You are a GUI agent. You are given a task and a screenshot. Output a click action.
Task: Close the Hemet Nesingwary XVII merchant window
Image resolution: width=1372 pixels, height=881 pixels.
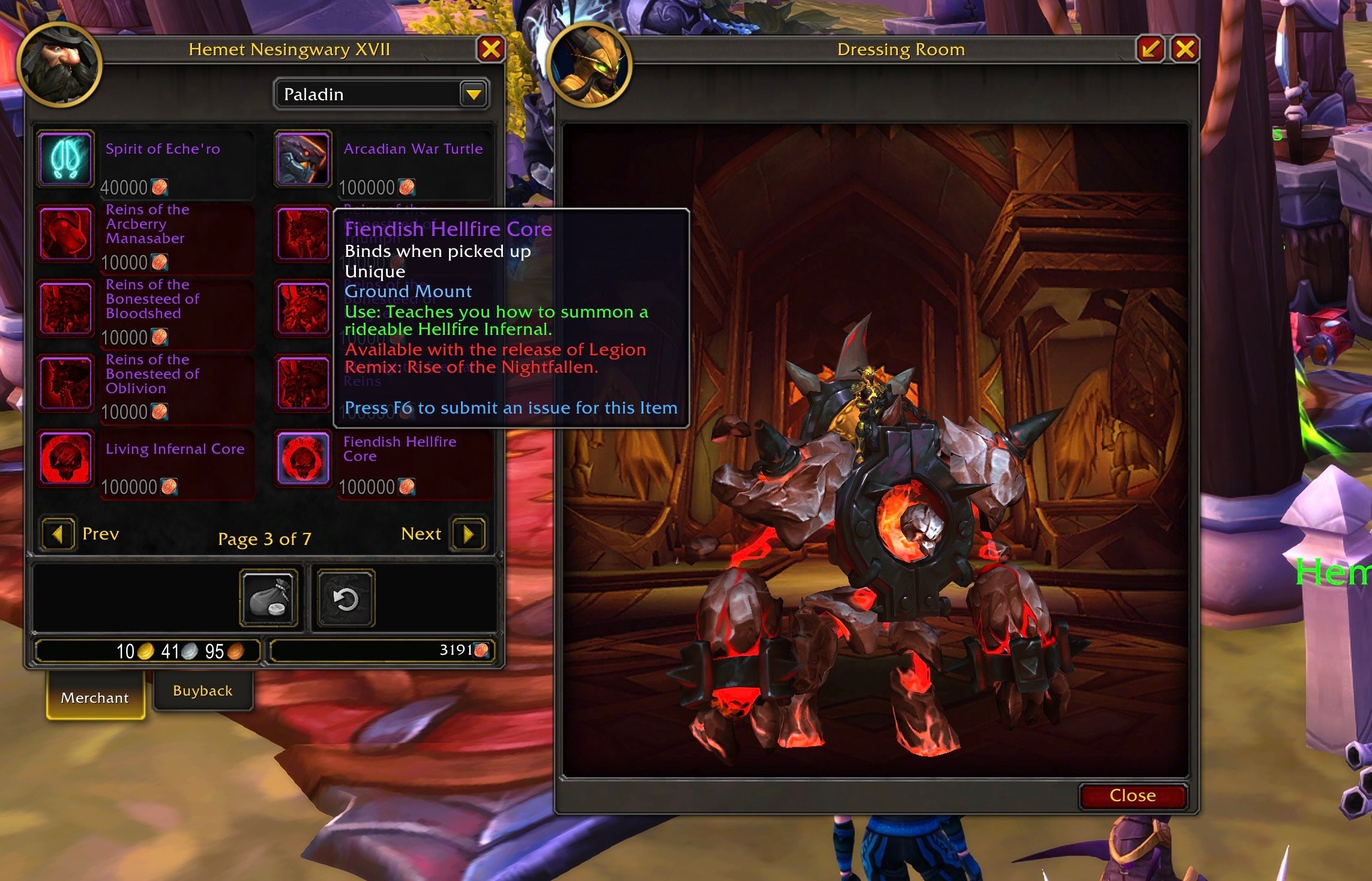tap(491, 49)
